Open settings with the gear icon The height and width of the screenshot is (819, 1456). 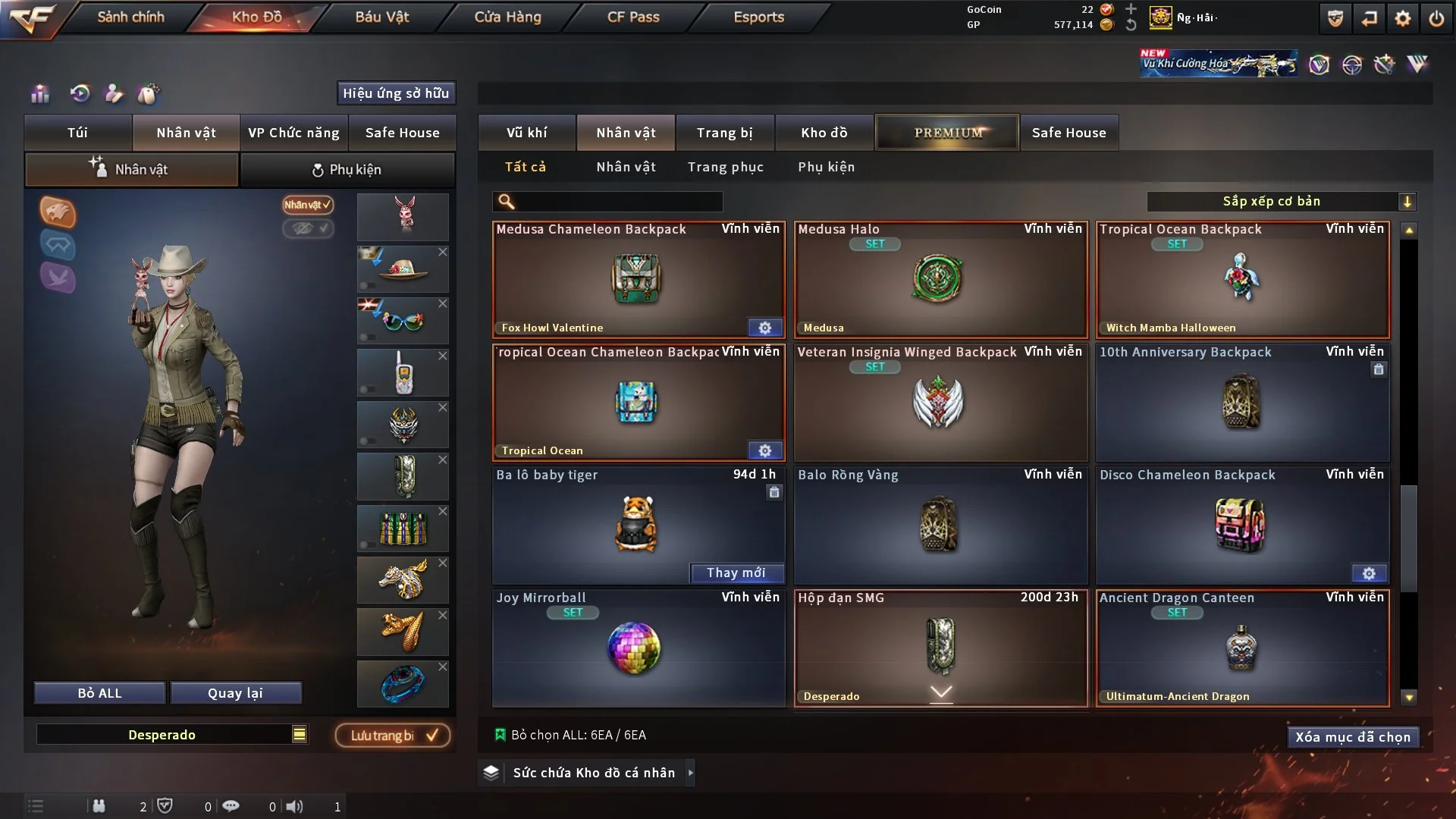tap(1402, 18)
